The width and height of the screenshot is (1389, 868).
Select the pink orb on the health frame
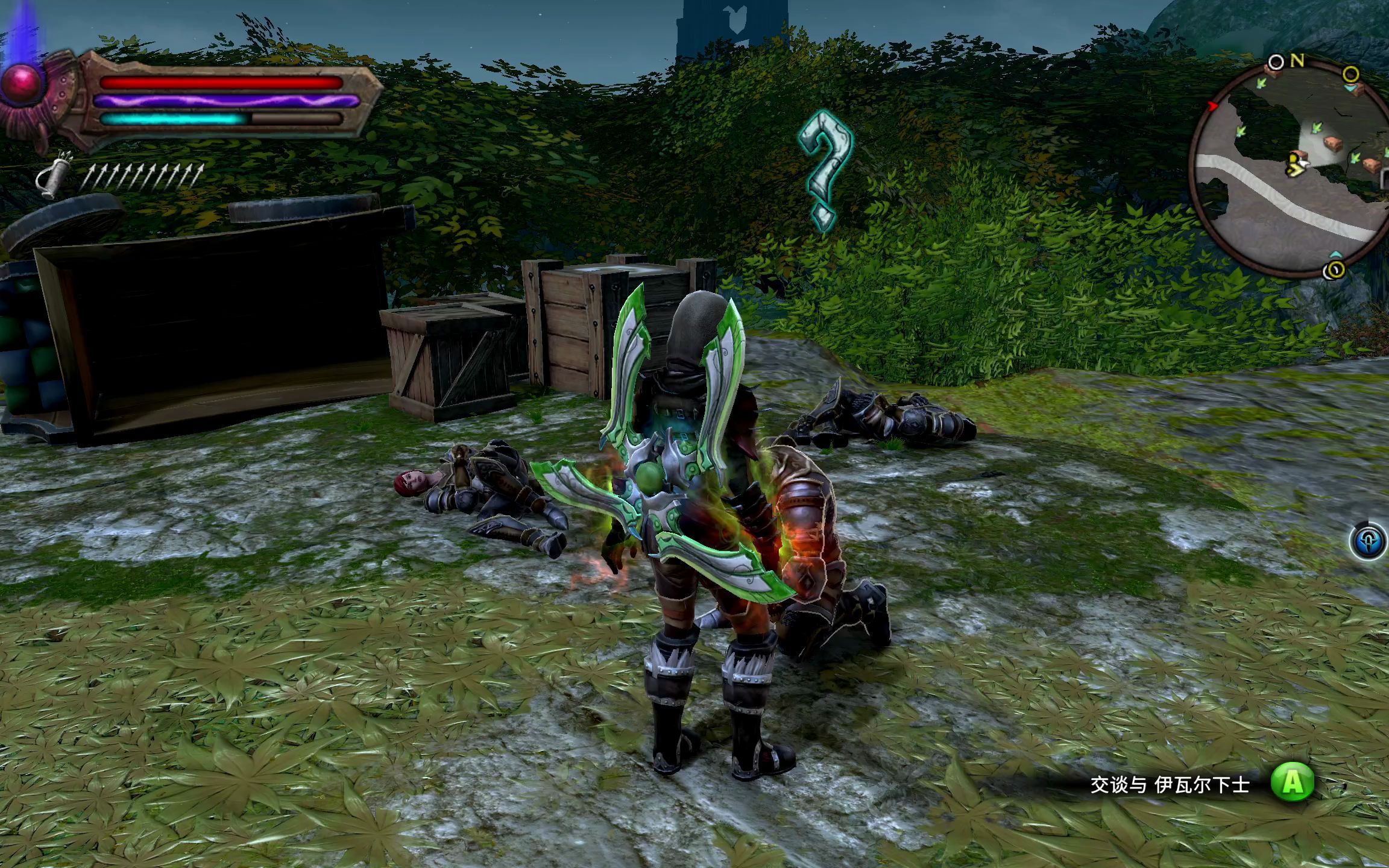22,85
